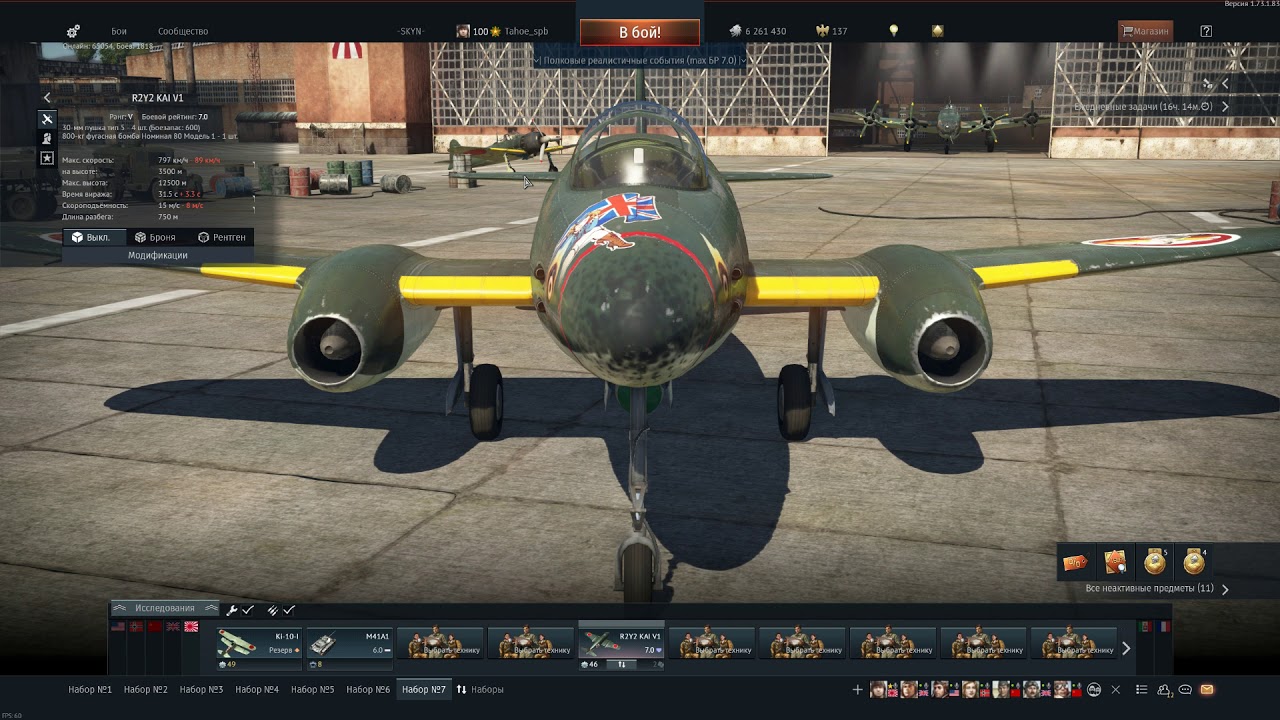Open the Модификации panel
This screenshot has width=1280, height=720.
157,255
